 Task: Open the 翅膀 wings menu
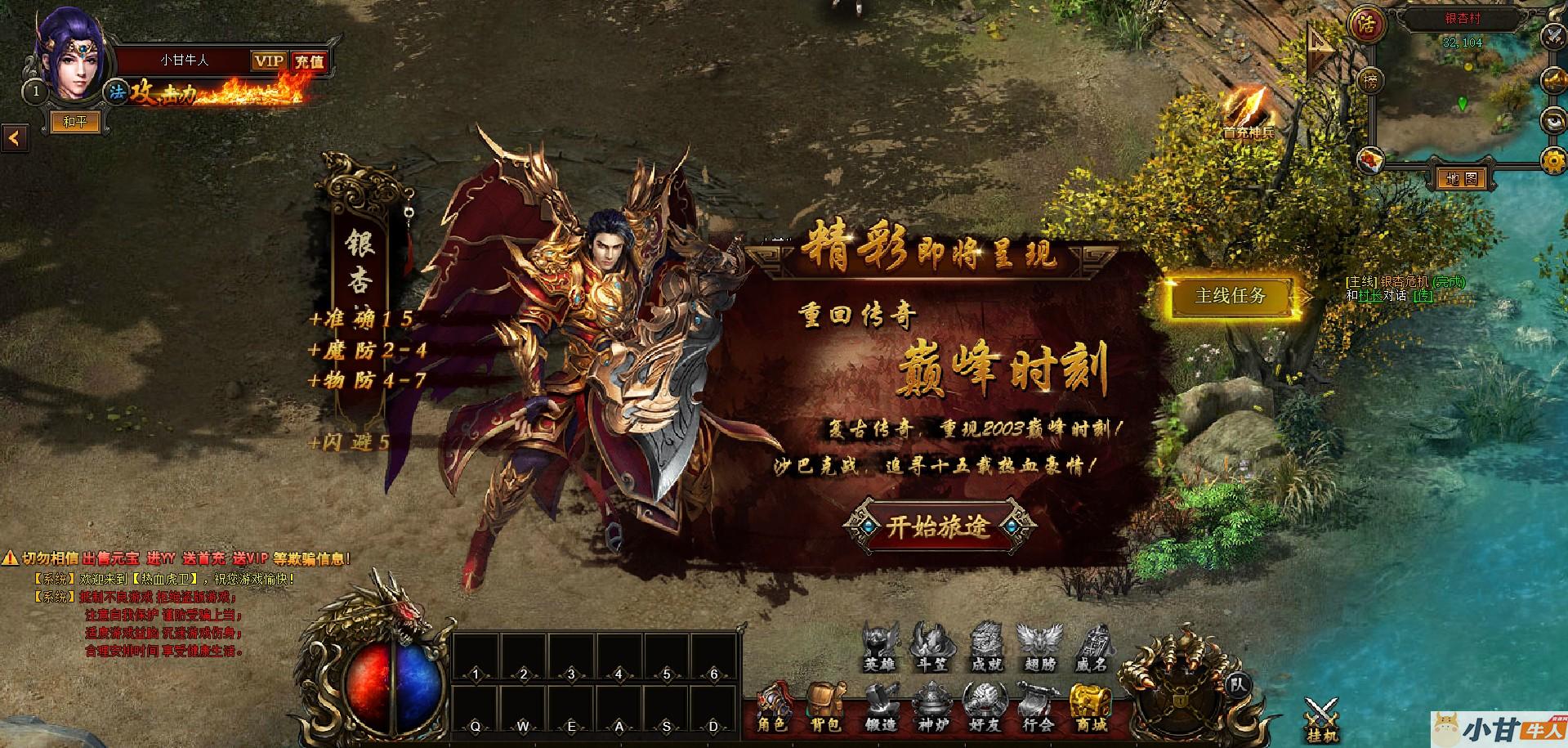pos(1039,647)
